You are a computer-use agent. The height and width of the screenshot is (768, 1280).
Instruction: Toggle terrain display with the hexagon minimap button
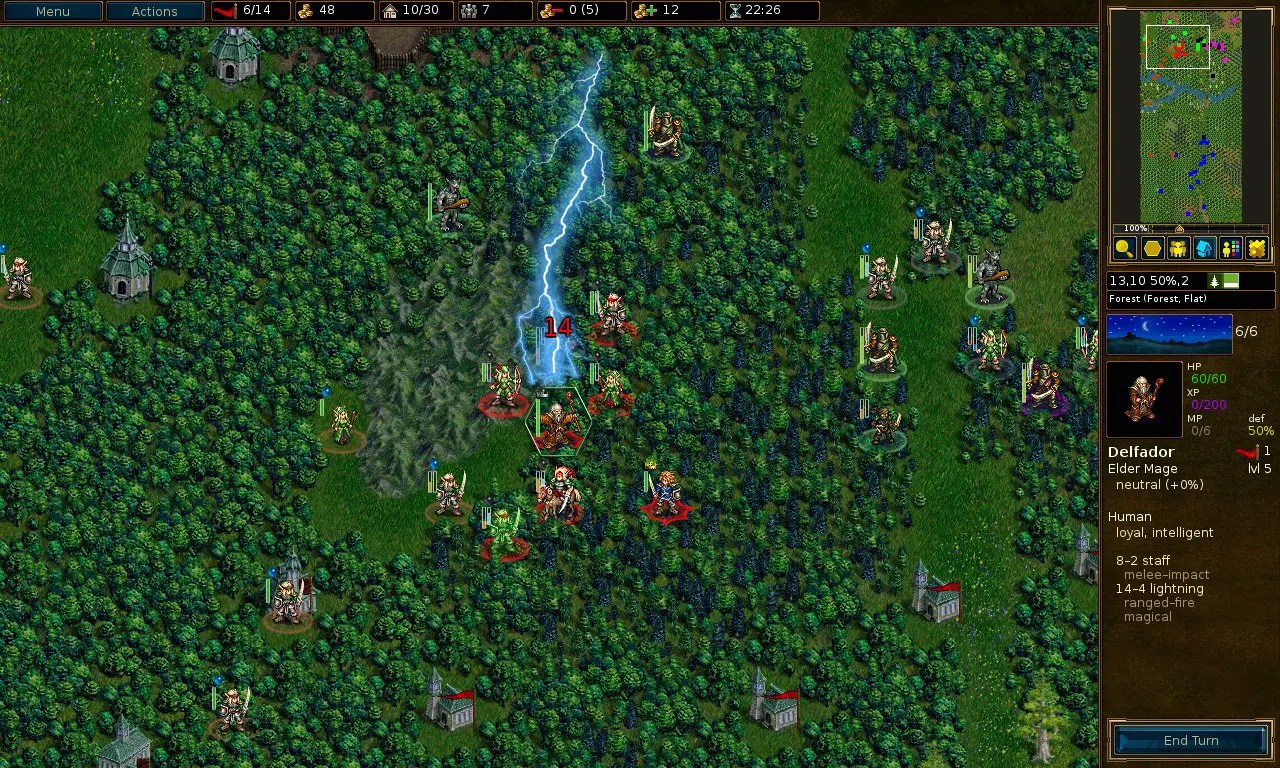[x=1151, y=249]
